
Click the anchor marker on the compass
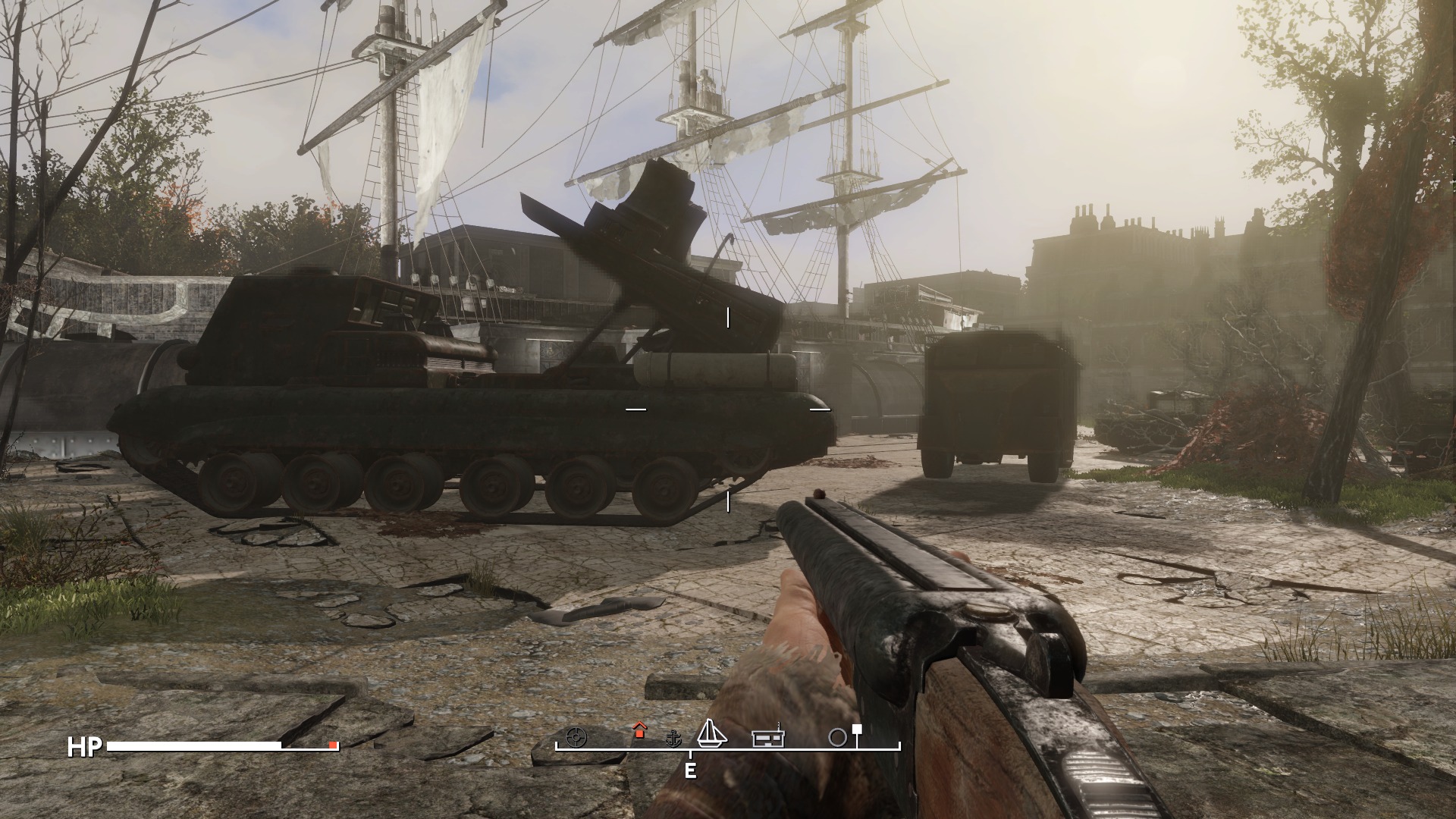[673, 738]
